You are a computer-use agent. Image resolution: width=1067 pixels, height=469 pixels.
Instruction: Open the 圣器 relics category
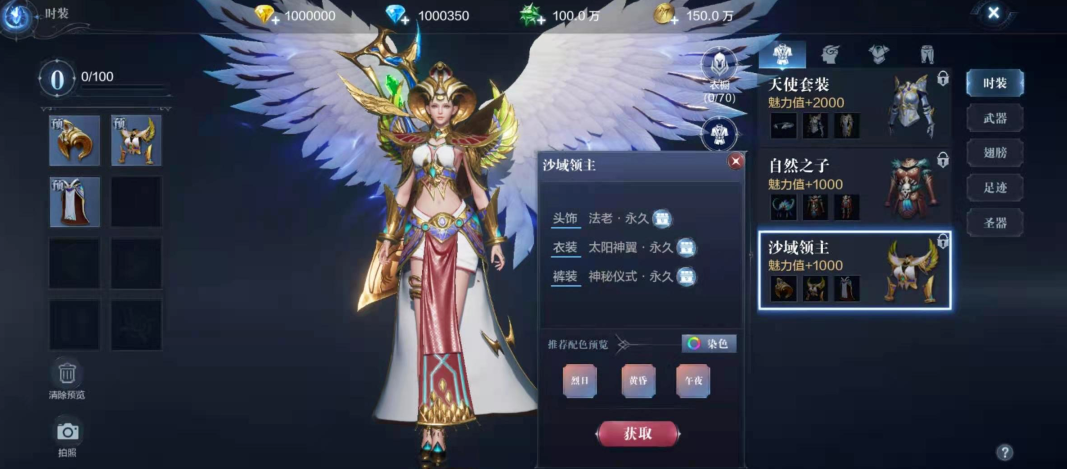994,222
